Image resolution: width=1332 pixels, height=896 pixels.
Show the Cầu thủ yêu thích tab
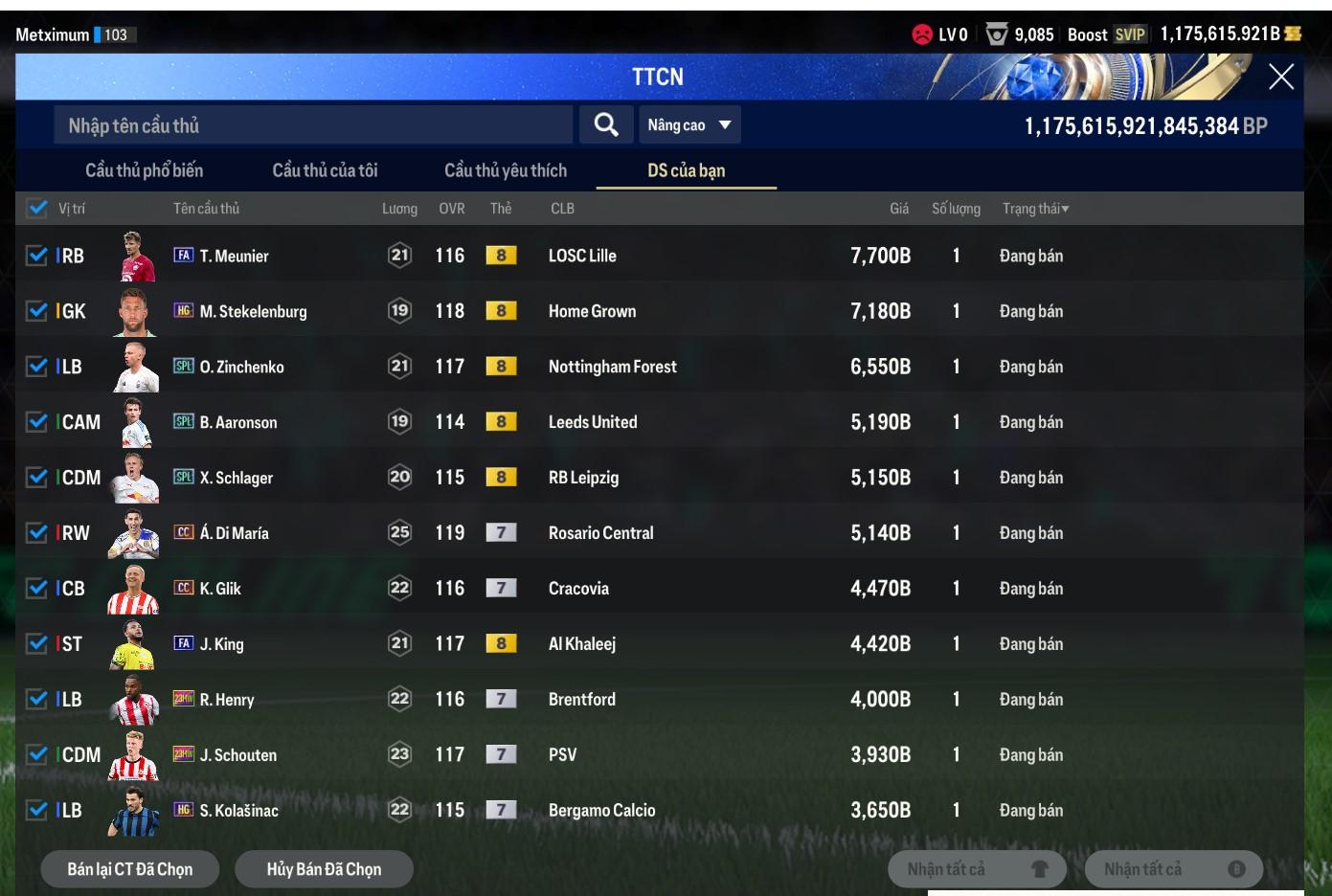[505, 170]
